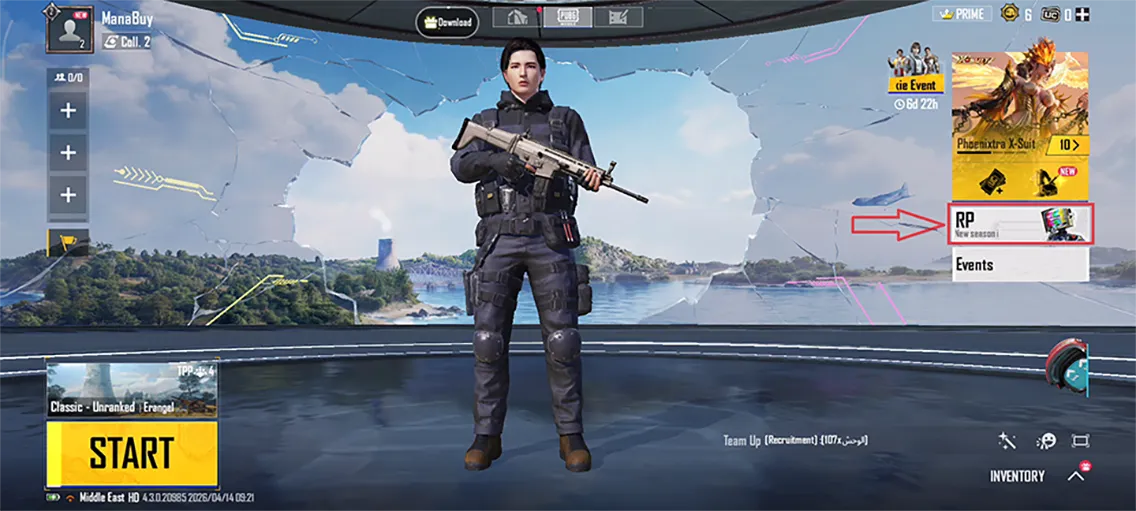Viewport: 1136px width, 511px height.
Task: Expand the bottom menu with the up arrow
Action: [x=1076, y=476]
